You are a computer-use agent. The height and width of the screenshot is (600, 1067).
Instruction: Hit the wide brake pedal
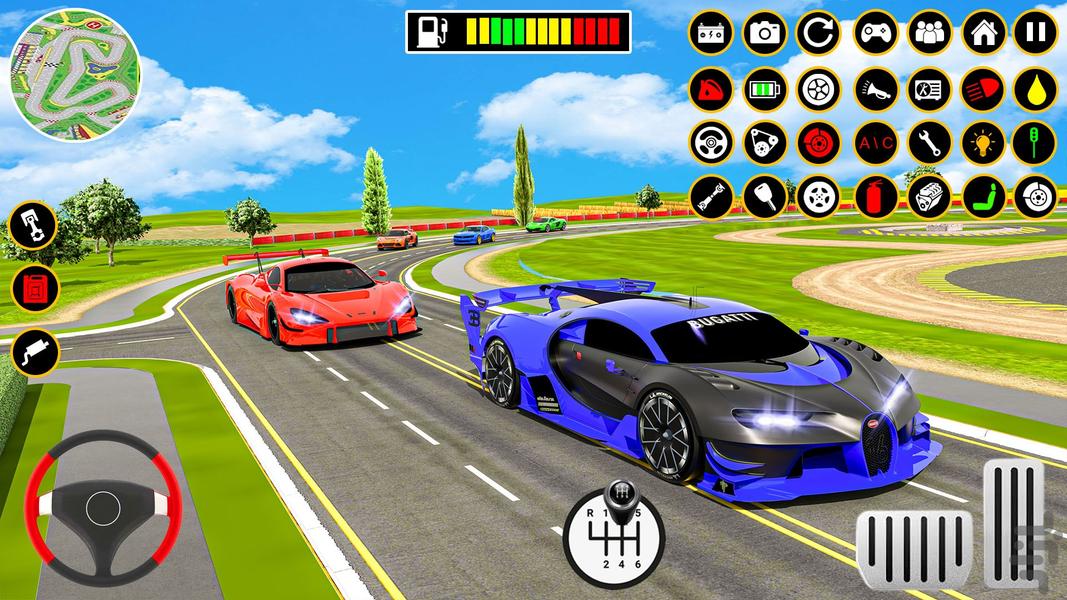pyautogui.click(x=913, y=551)
